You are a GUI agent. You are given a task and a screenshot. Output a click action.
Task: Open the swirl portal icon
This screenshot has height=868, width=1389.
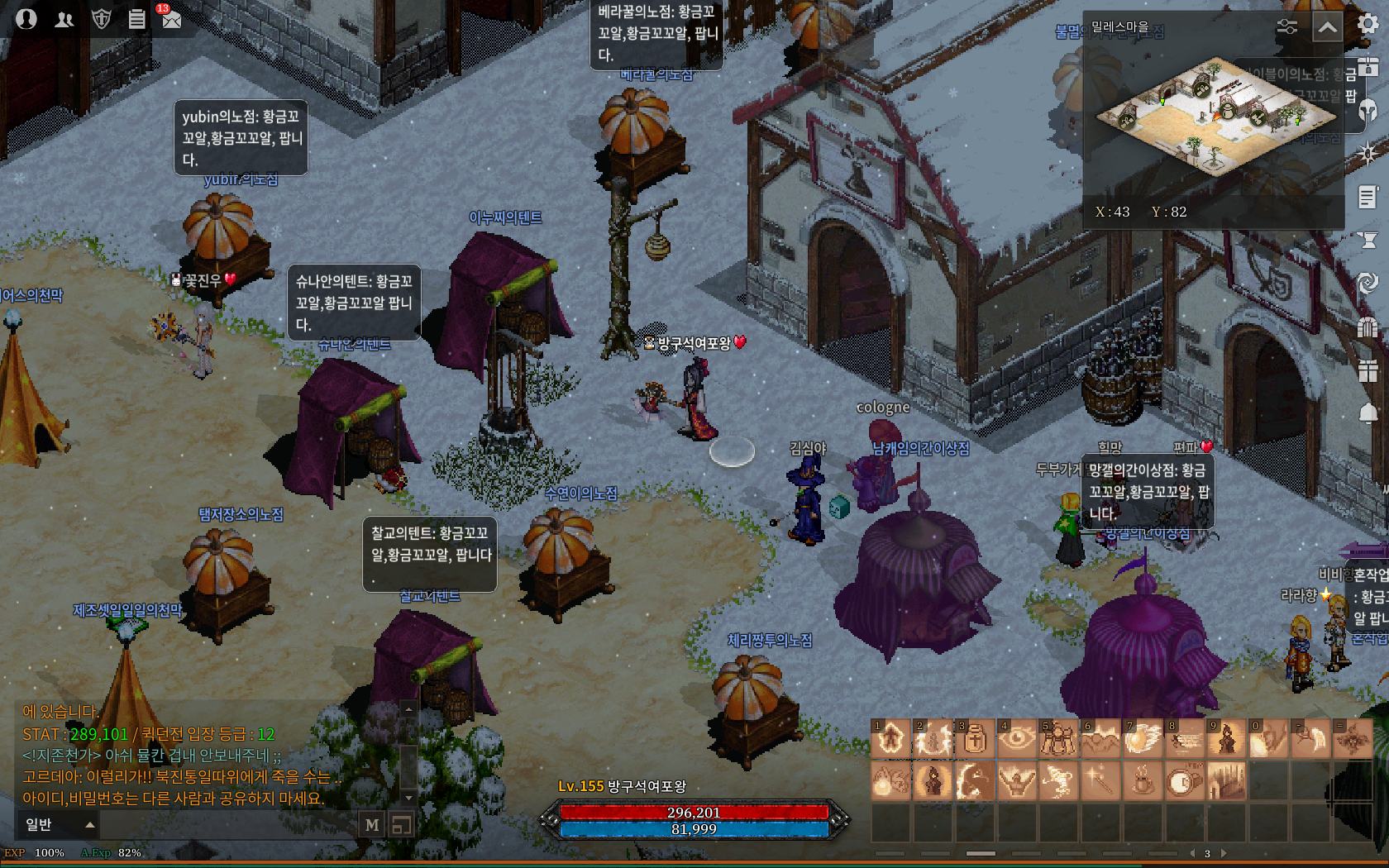click(x=1368, y=284)
